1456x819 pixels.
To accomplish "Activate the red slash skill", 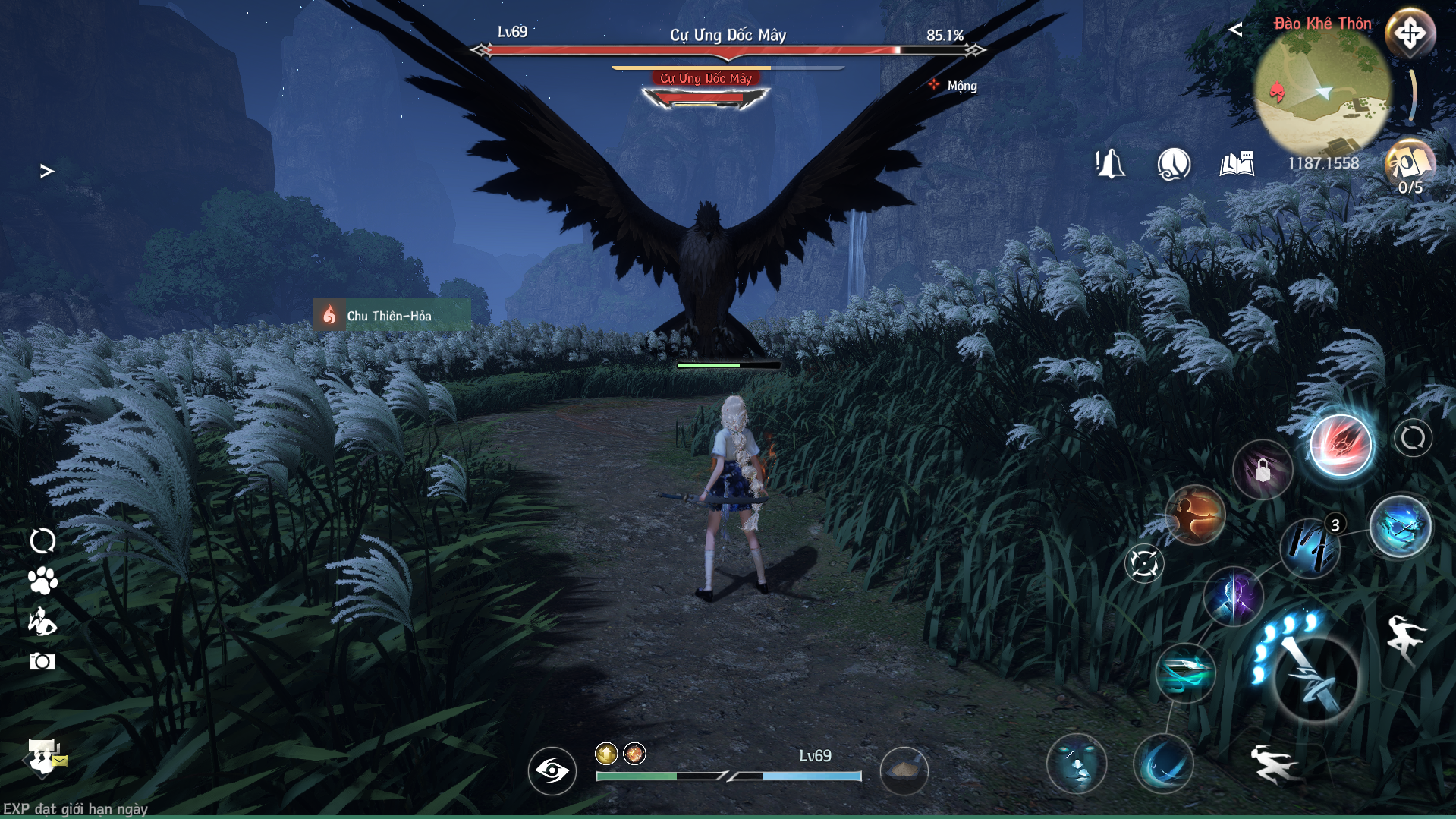I will [1341, 446].
